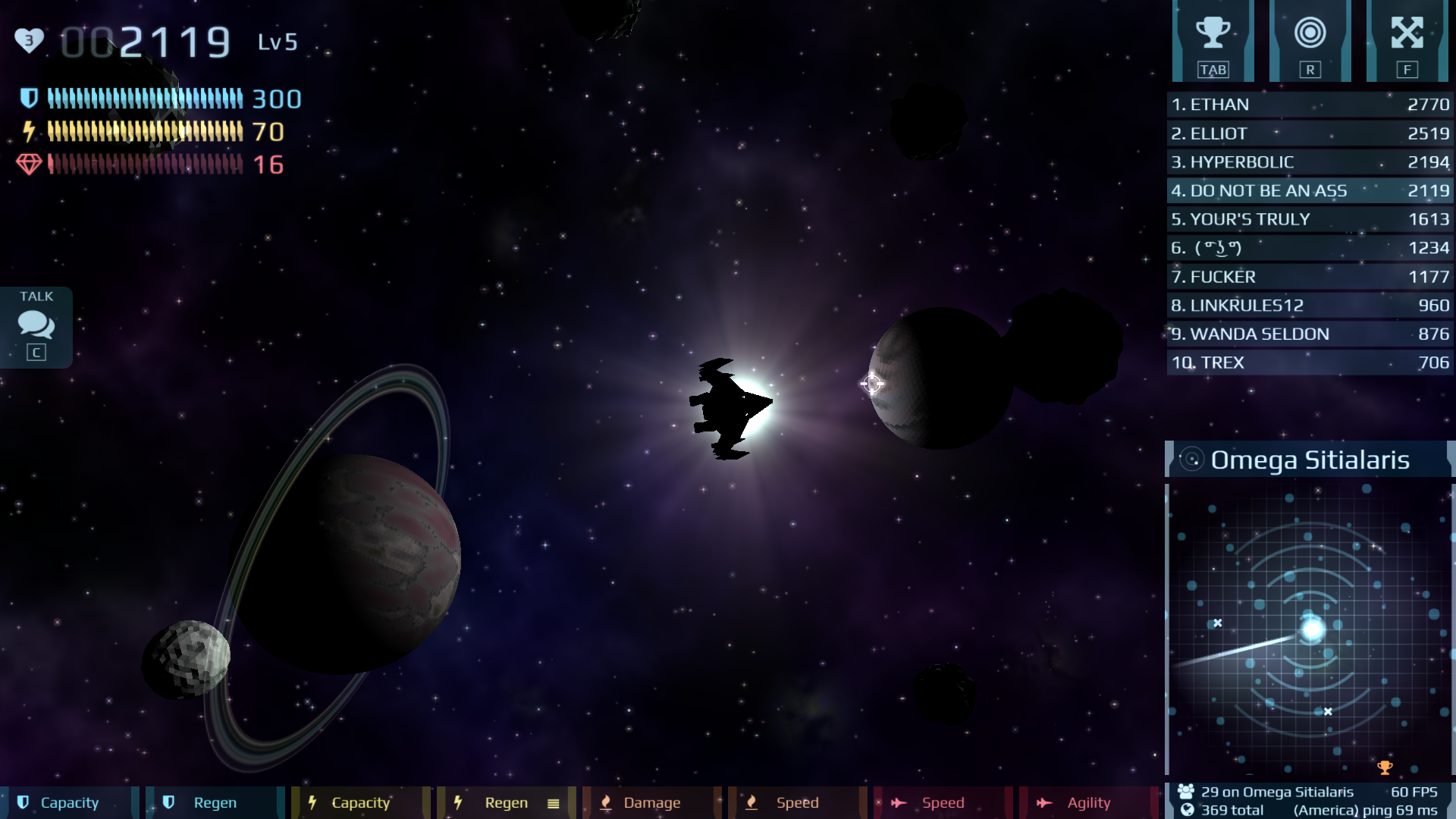
Task: Select ETHAN on the leaderboard
Action: pyautogui.click(x=1310, y=105)
